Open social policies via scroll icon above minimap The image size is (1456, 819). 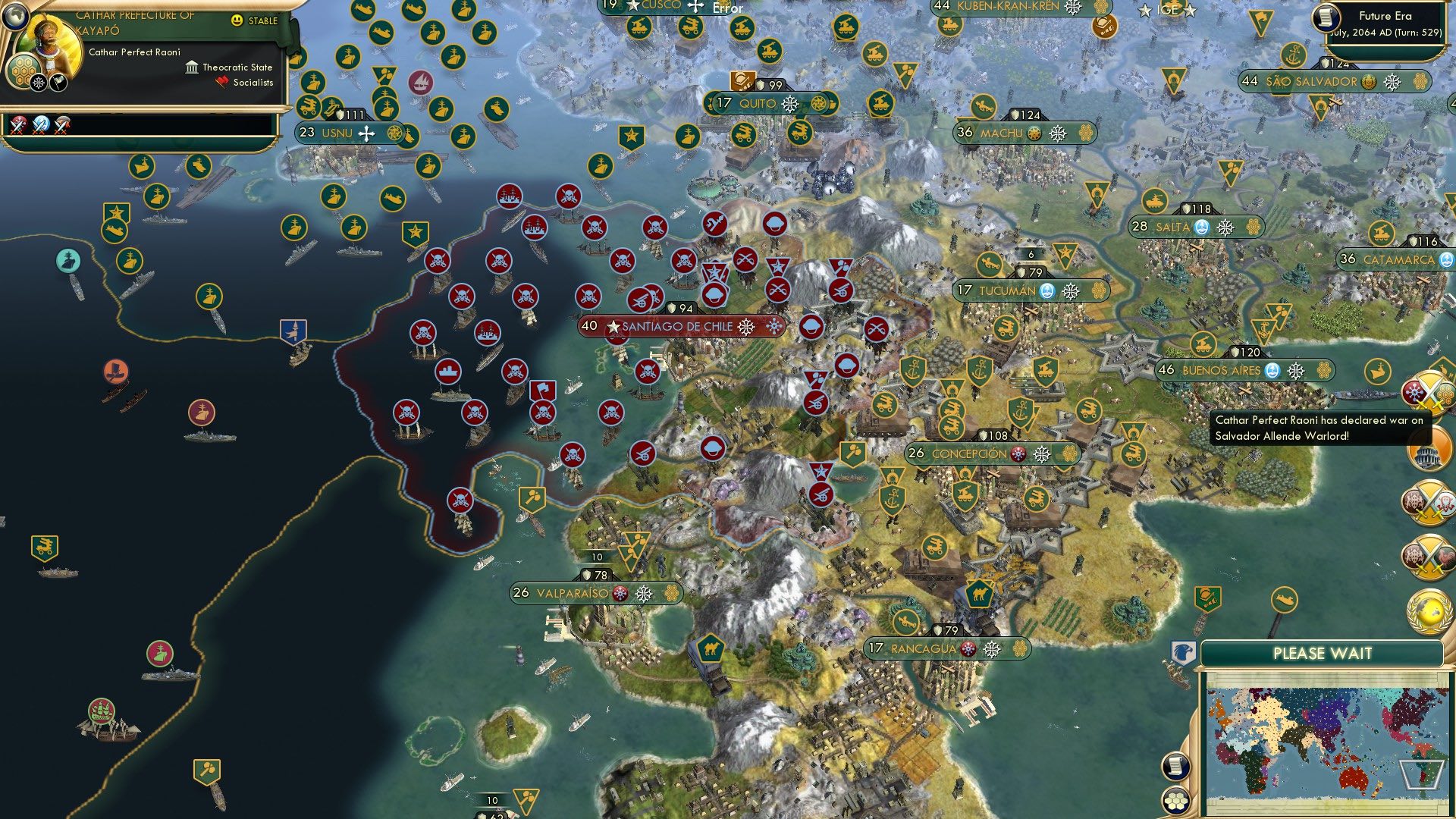point(1175,767)
